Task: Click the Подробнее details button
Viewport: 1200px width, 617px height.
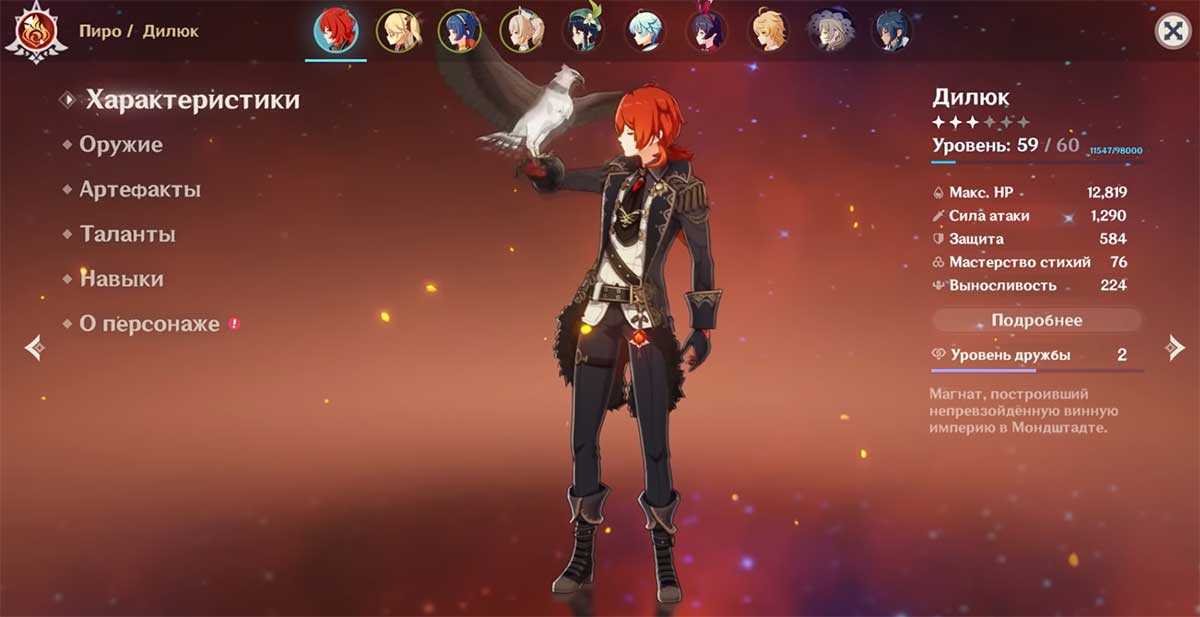Action: (1036, 321)
